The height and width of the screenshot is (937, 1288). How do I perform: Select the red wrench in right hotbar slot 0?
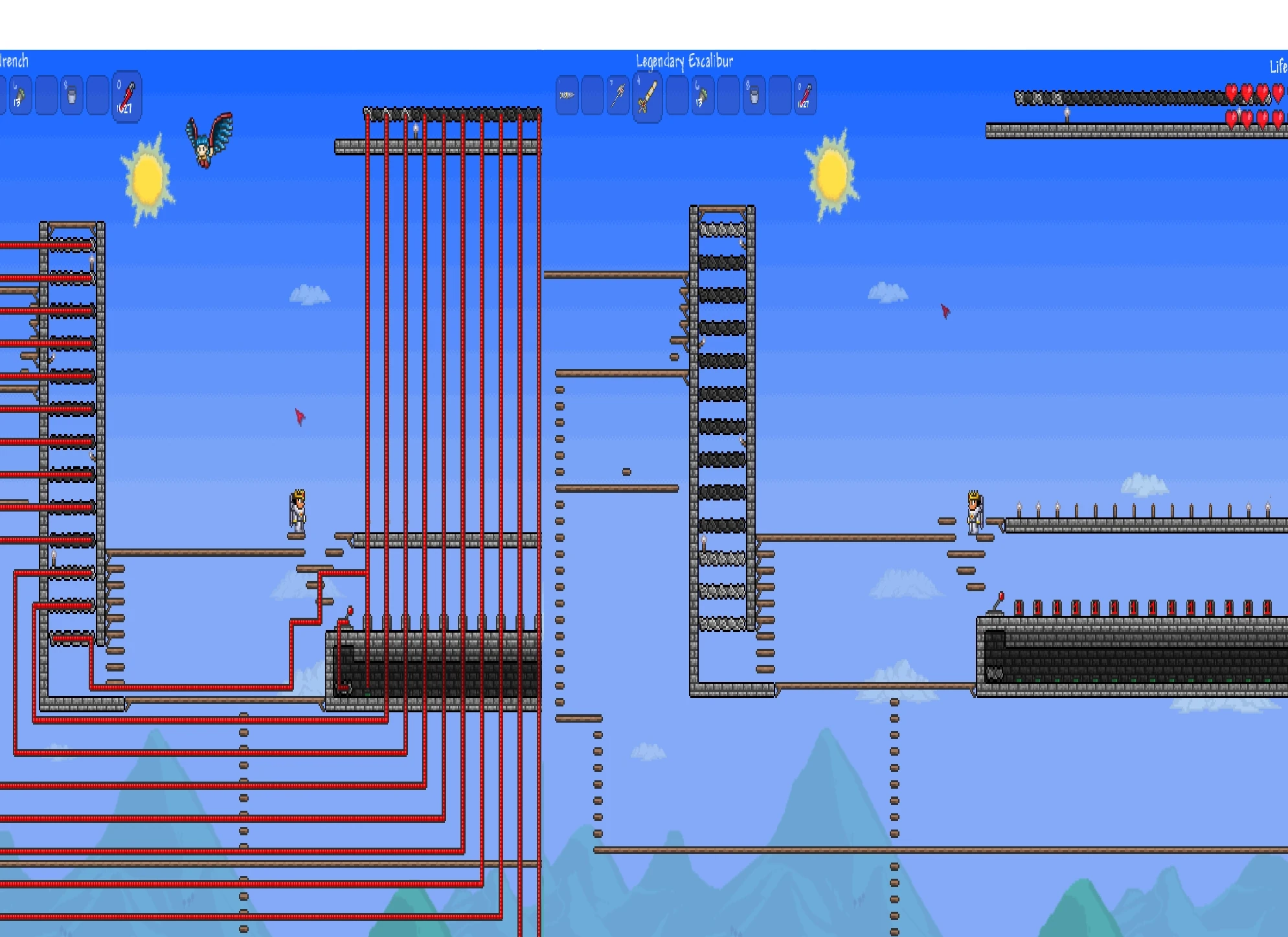804,96
